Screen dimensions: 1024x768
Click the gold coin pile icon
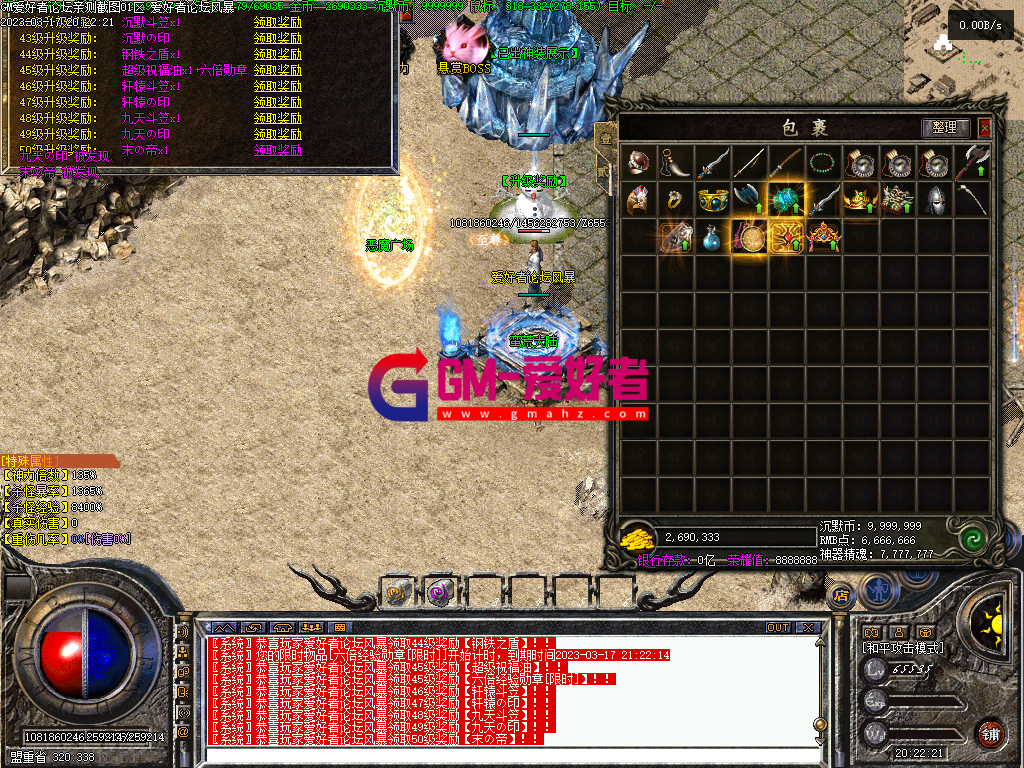pyautogui.click(x=637, y=539)
